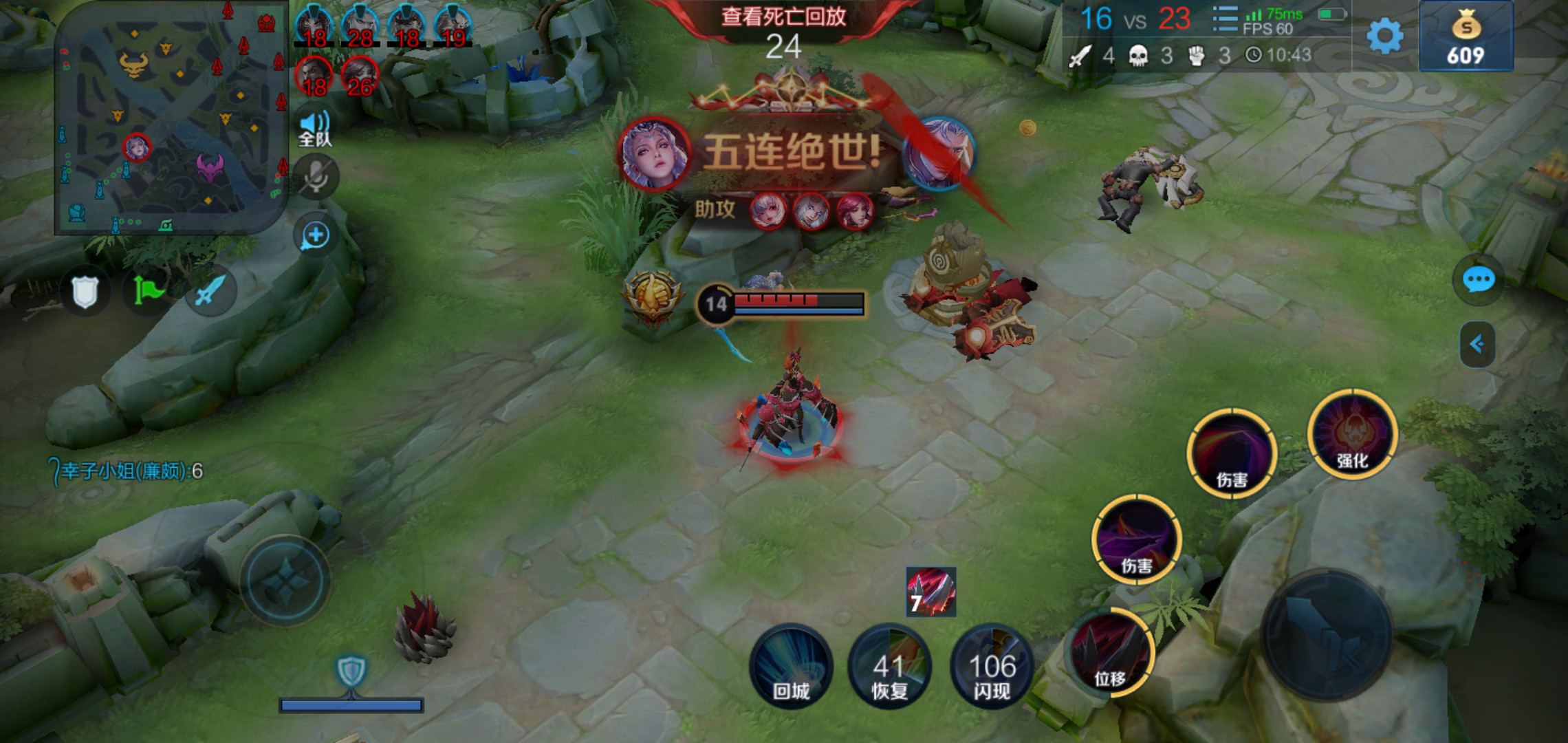Toggle the minimap zoom magnifier

315,235
